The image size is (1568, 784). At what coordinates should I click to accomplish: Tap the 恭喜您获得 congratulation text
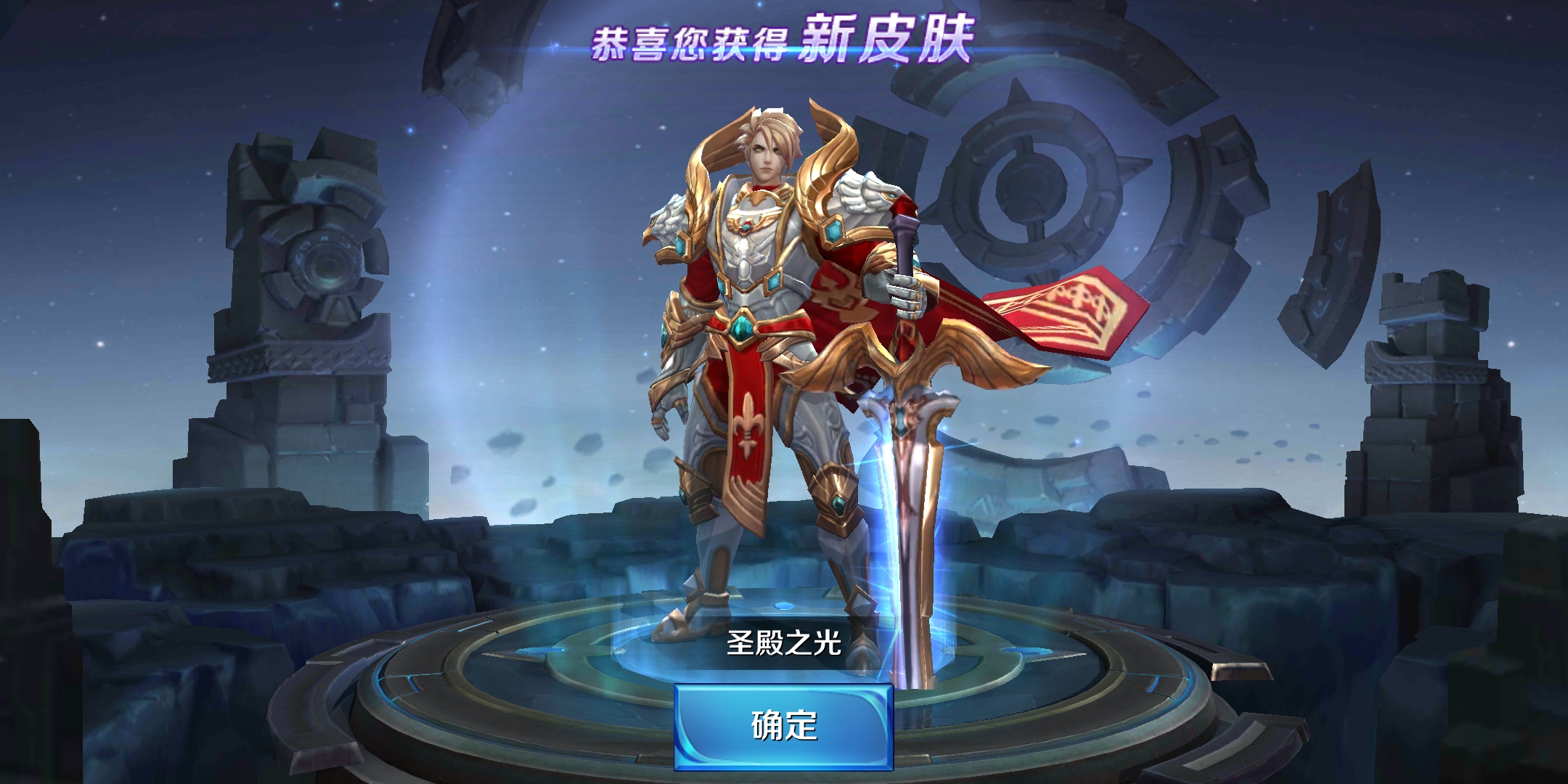pyautogui.click(x=690, y=40)
